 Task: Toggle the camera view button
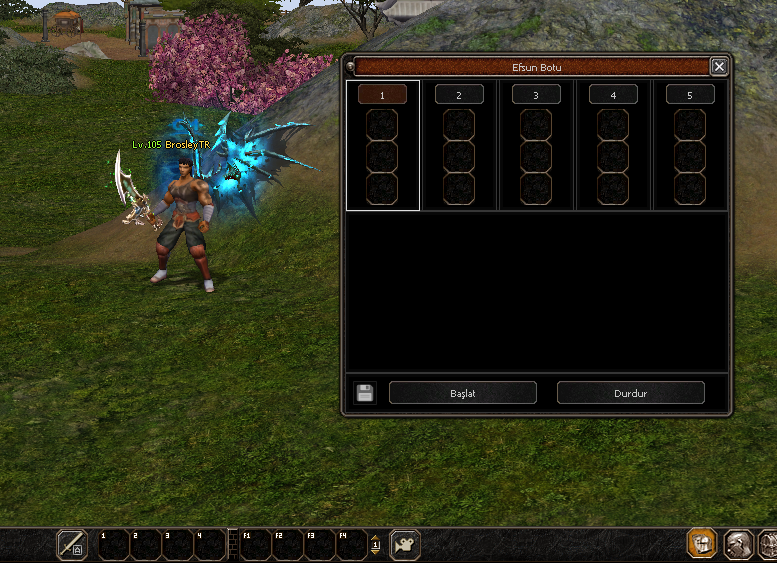(x=405, y=545)
